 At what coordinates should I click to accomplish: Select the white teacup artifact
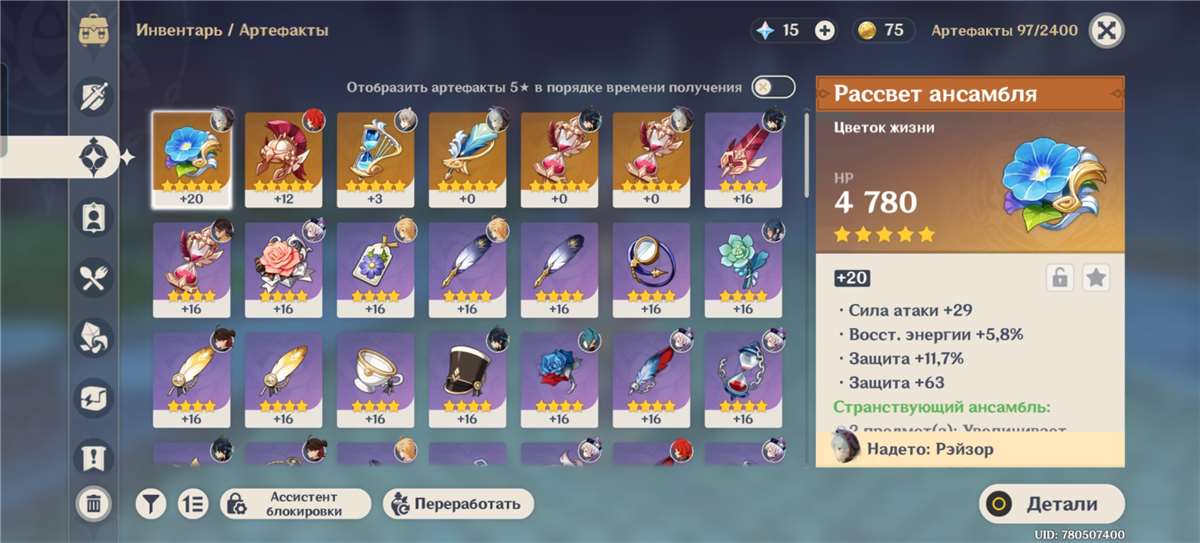click(x=375, y=379)
